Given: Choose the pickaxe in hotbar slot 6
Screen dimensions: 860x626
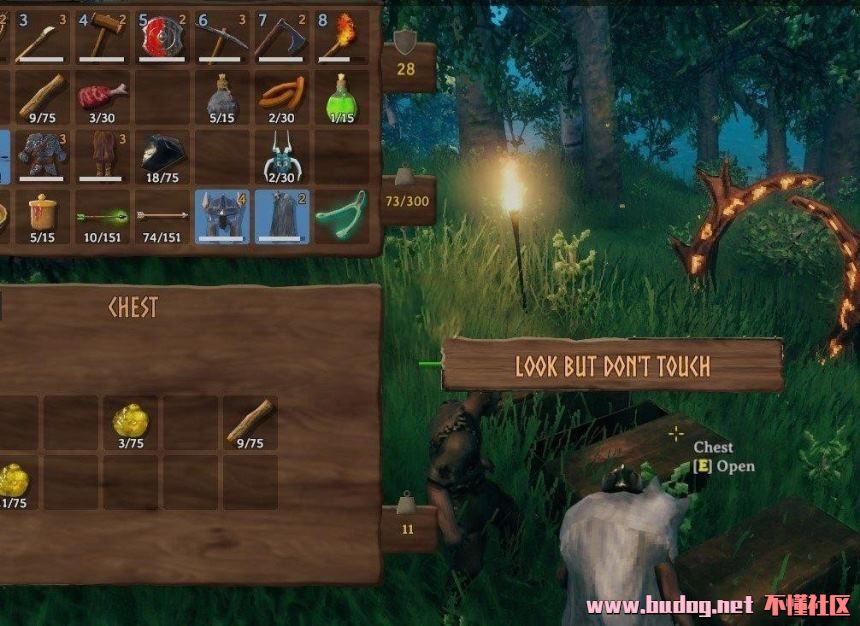Looking at the screenshot, I should click(222, 37).
